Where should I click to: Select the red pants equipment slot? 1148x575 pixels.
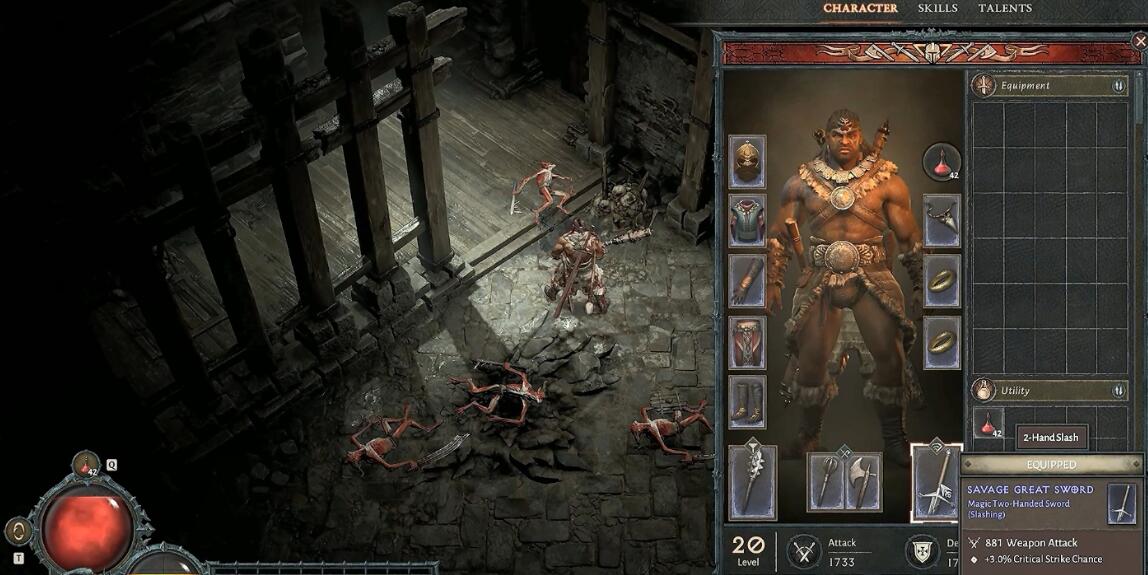[x=747, y=342]
